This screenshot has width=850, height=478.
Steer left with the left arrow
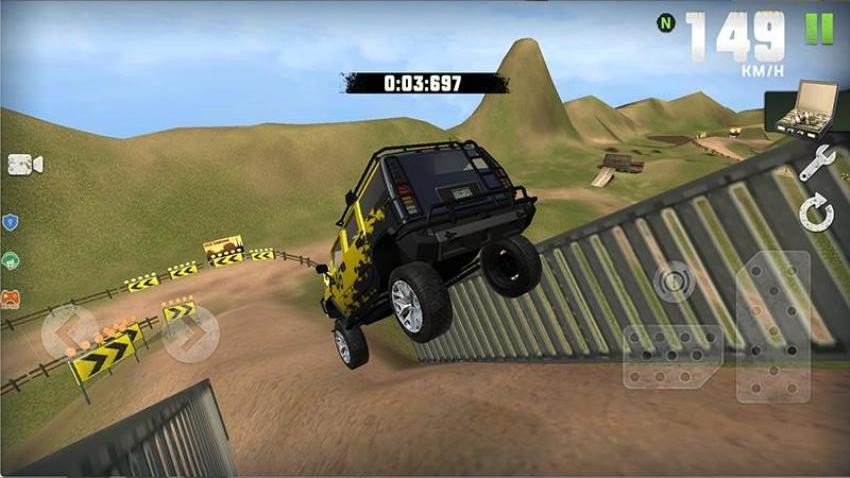(x=67, y=333)
